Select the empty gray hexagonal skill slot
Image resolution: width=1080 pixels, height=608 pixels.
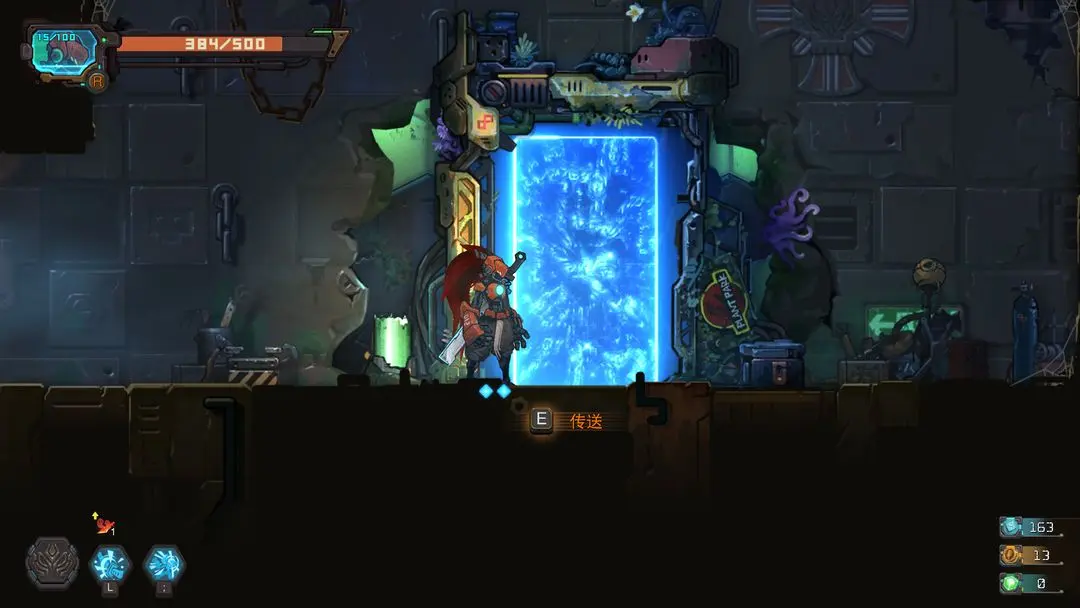[x=52, y=563]
